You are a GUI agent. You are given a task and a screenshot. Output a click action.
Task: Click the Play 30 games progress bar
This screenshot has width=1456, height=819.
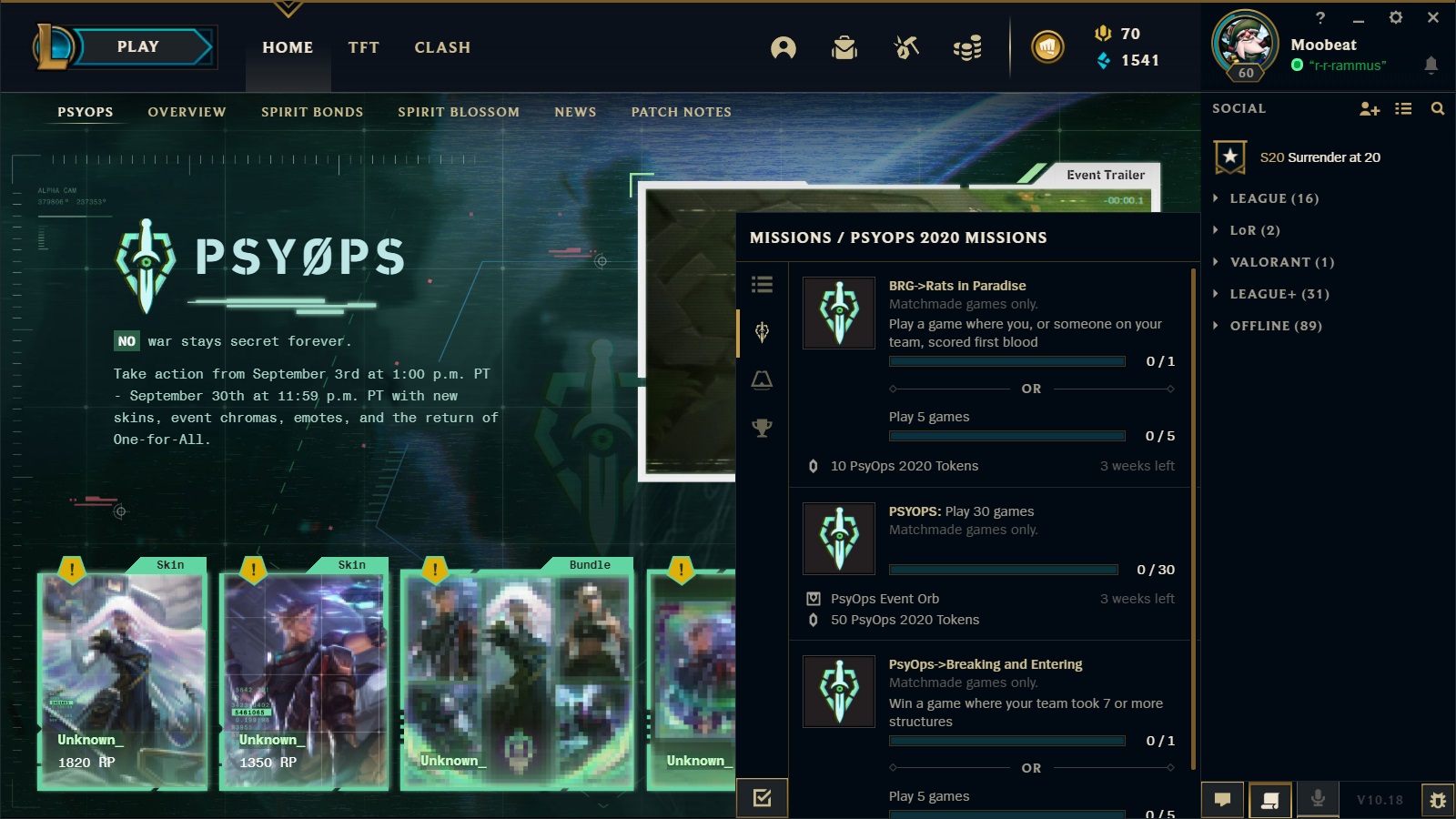pos(1003,570)
